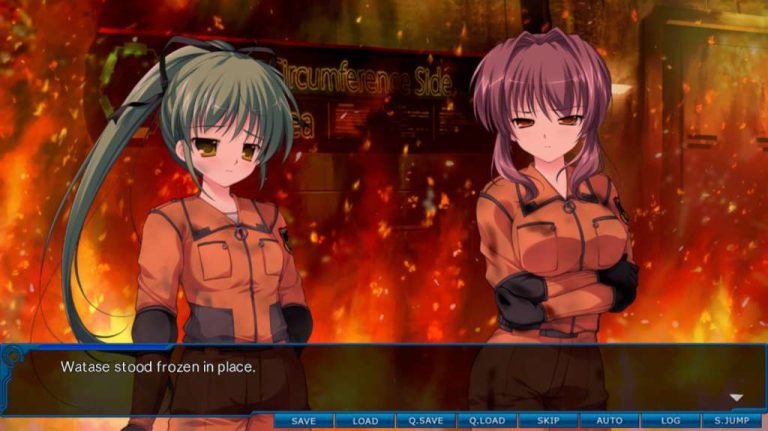This screenshot has height=431, width=768.
Task: Choose Q.LOAD to quick load
Action: tap(487, 421)
